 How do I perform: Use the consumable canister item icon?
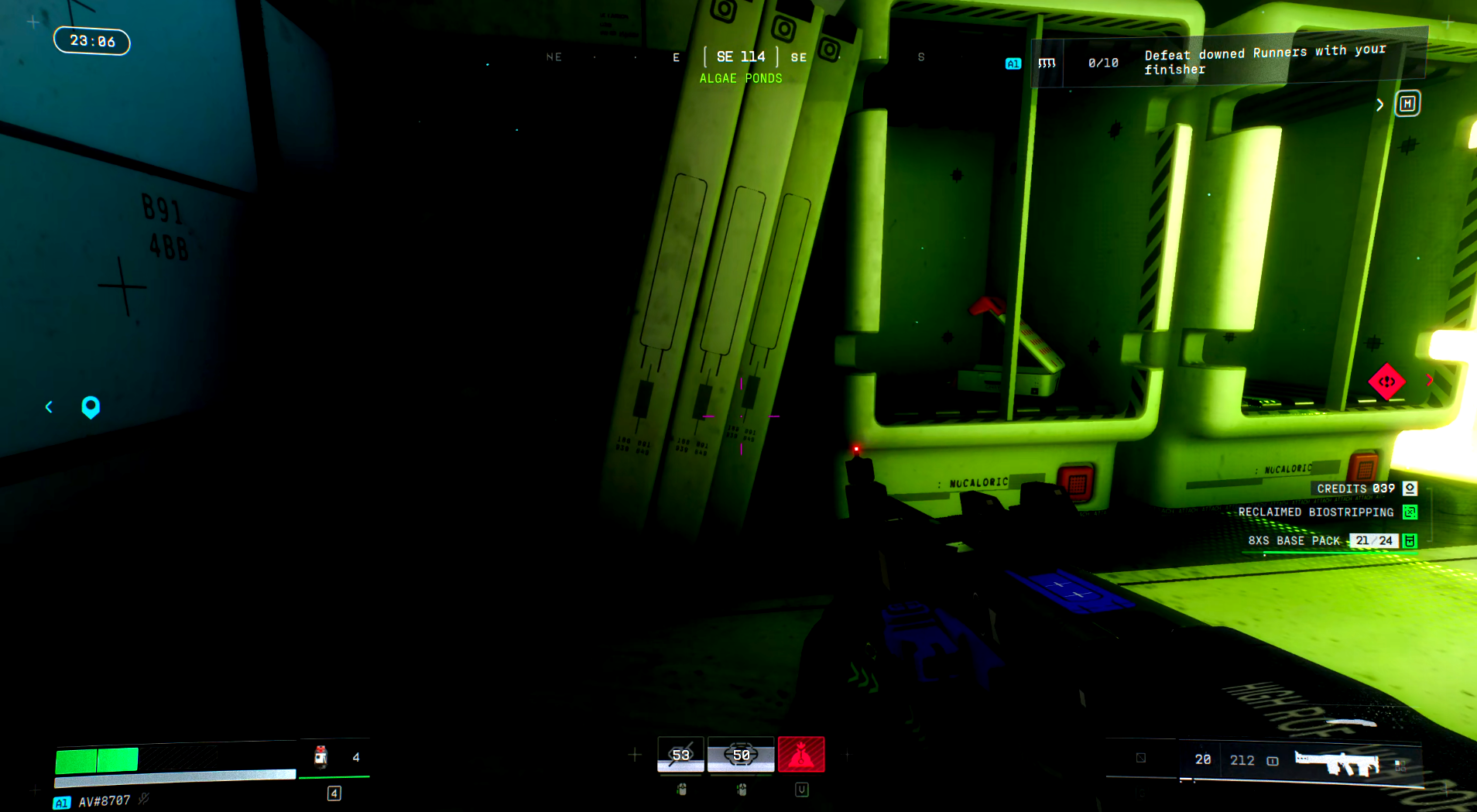[320, 756]
